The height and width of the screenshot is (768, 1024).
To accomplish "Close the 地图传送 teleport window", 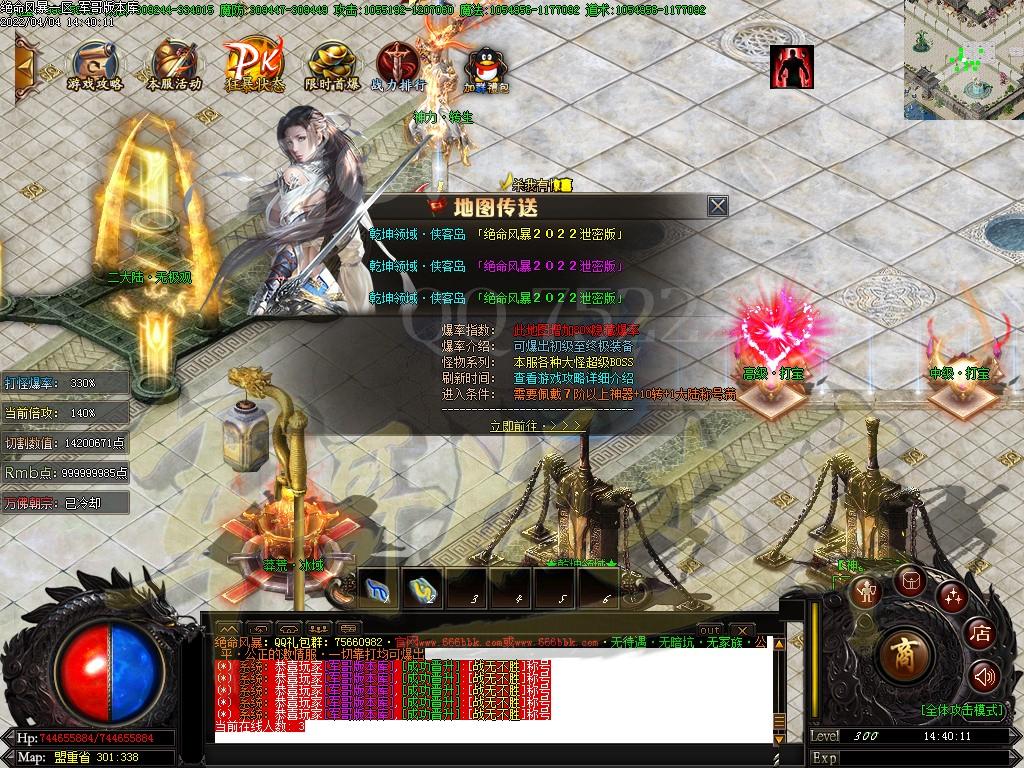I will pyautogui.click(x=717, y=206).
